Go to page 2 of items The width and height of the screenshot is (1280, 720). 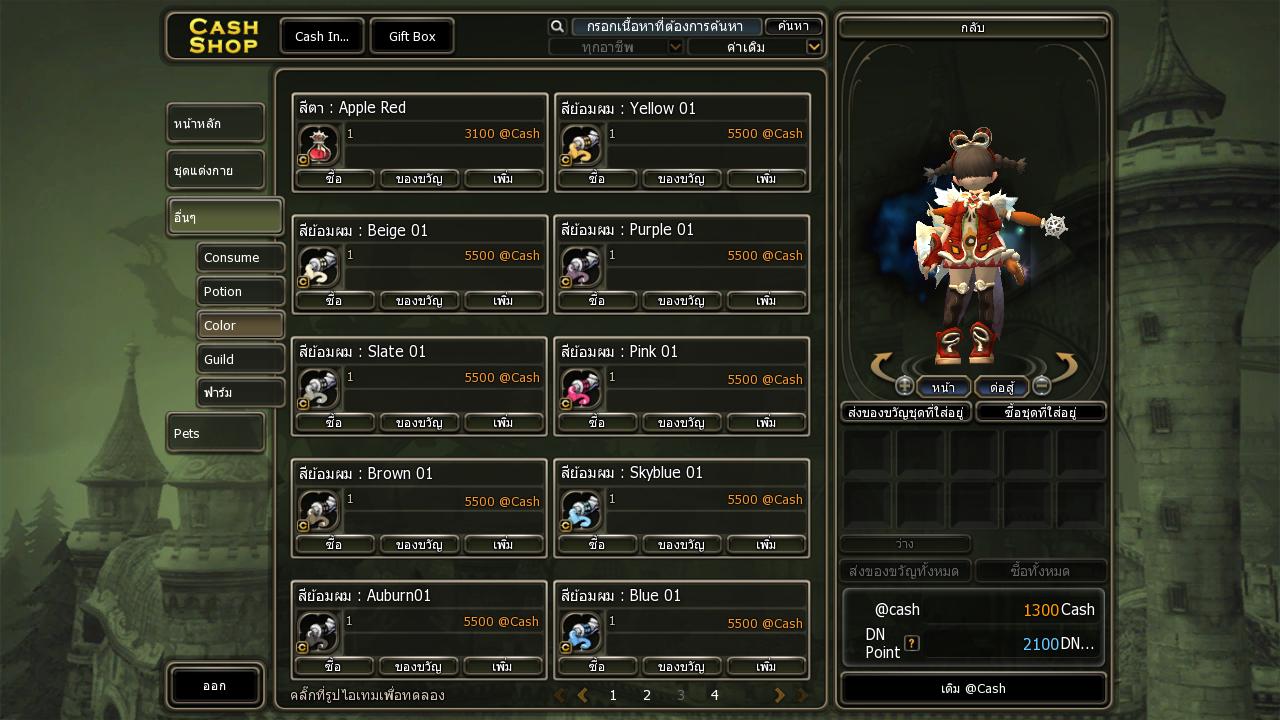(647, 695)
